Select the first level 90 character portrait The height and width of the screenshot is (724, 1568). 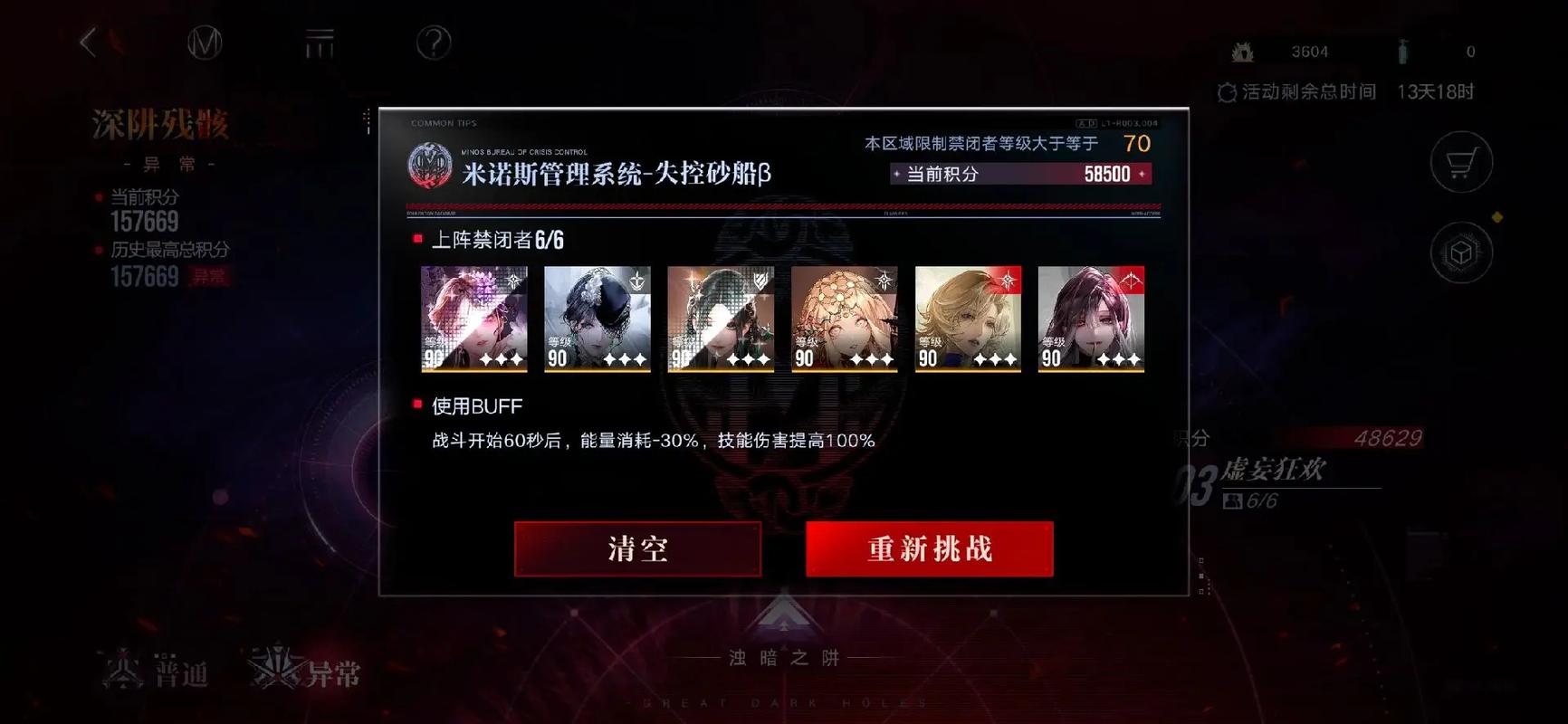tap(473, 319)
